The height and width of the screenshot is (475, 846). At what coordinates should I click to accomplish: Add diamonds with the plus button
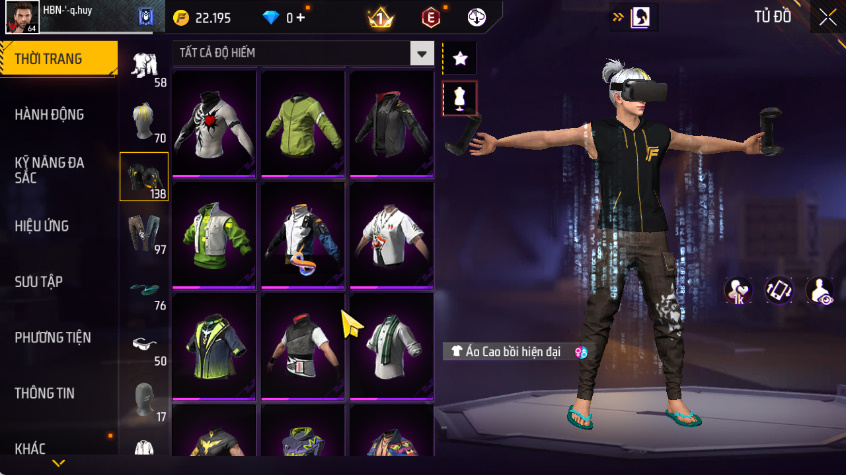(x=301, y=18)
